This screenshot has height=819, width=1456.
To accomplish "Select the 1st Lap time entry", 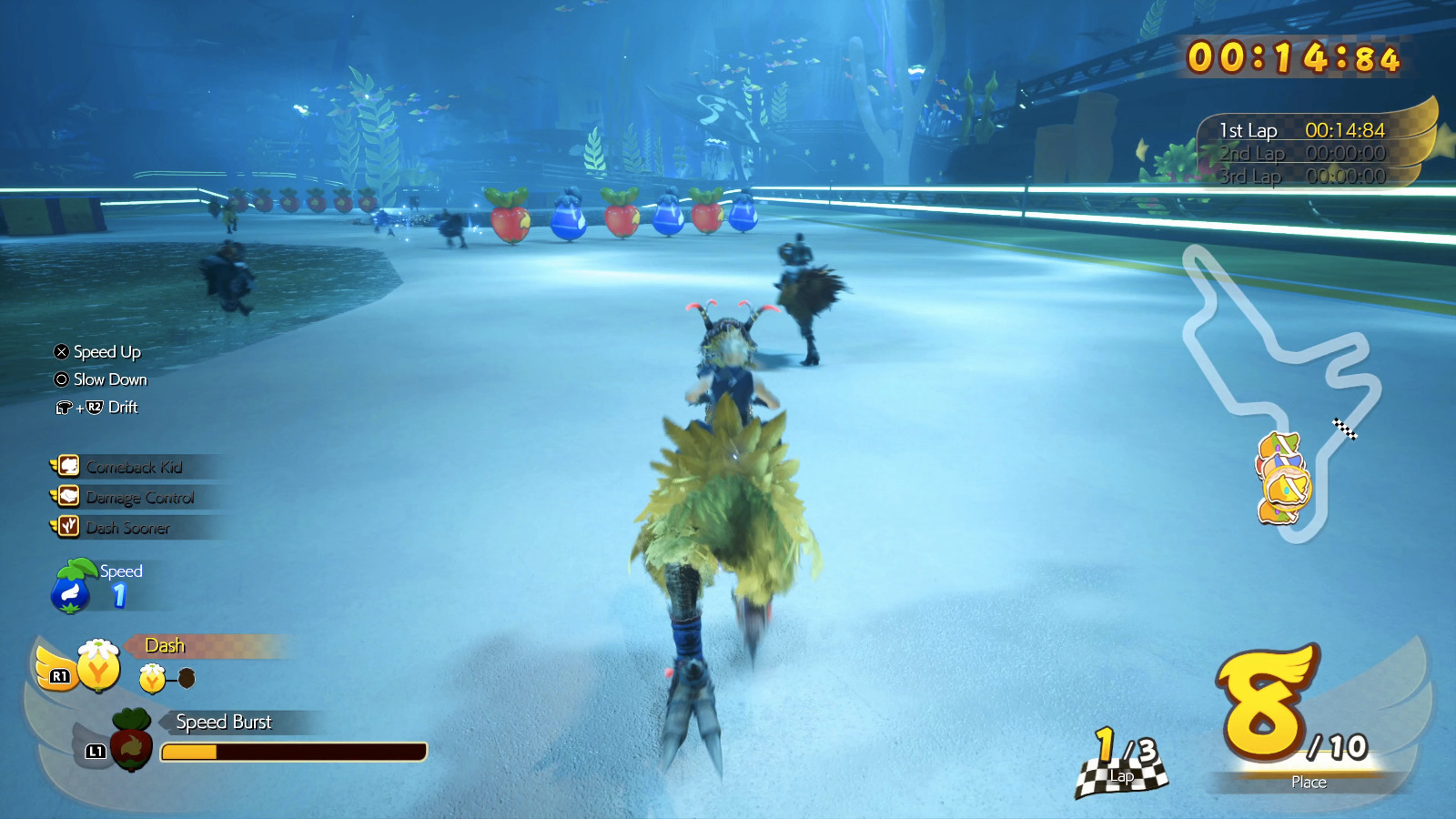I will tap(1301, 130).
